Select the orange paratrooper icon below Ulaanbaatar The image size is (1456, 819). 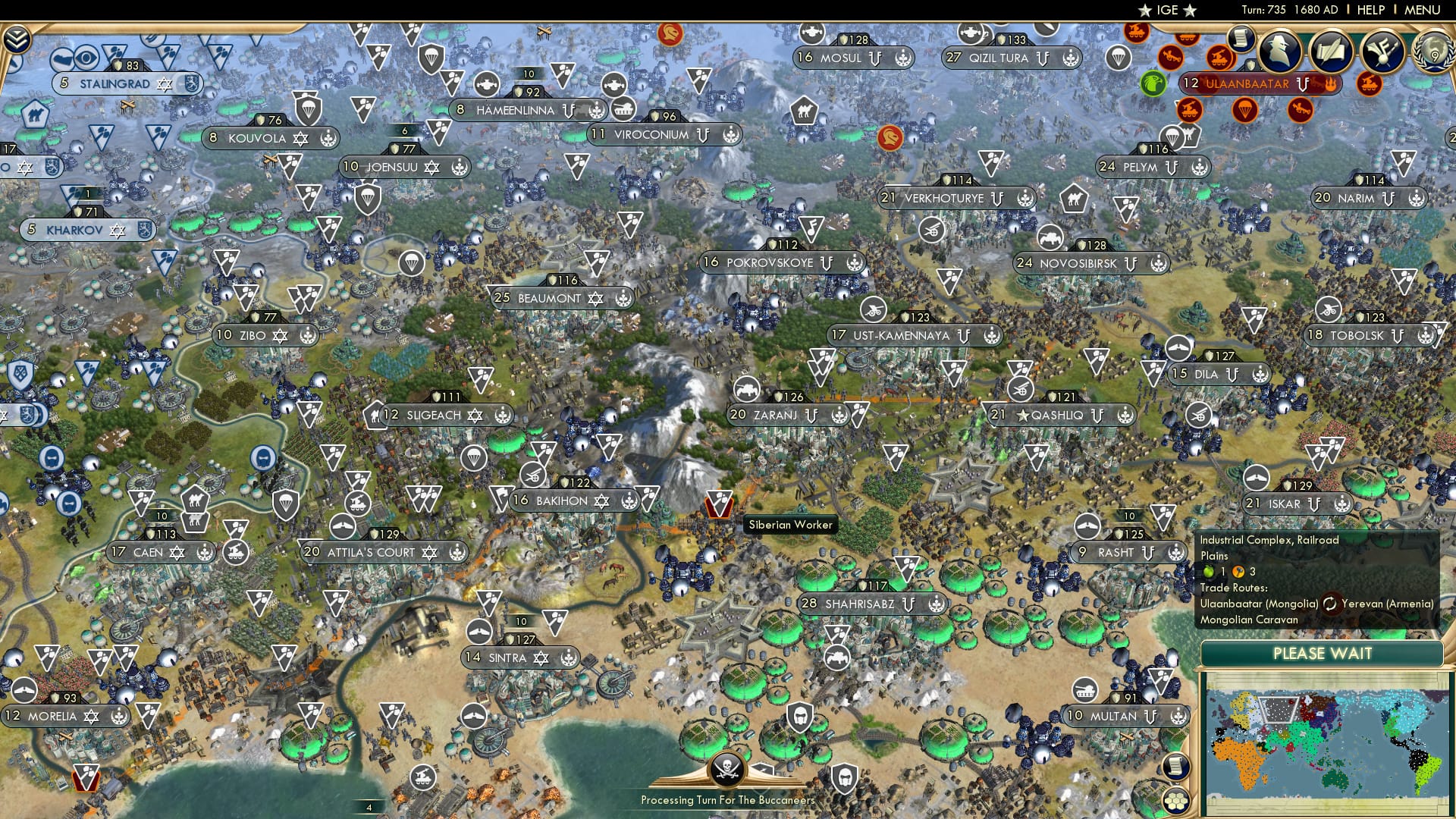1245,111
